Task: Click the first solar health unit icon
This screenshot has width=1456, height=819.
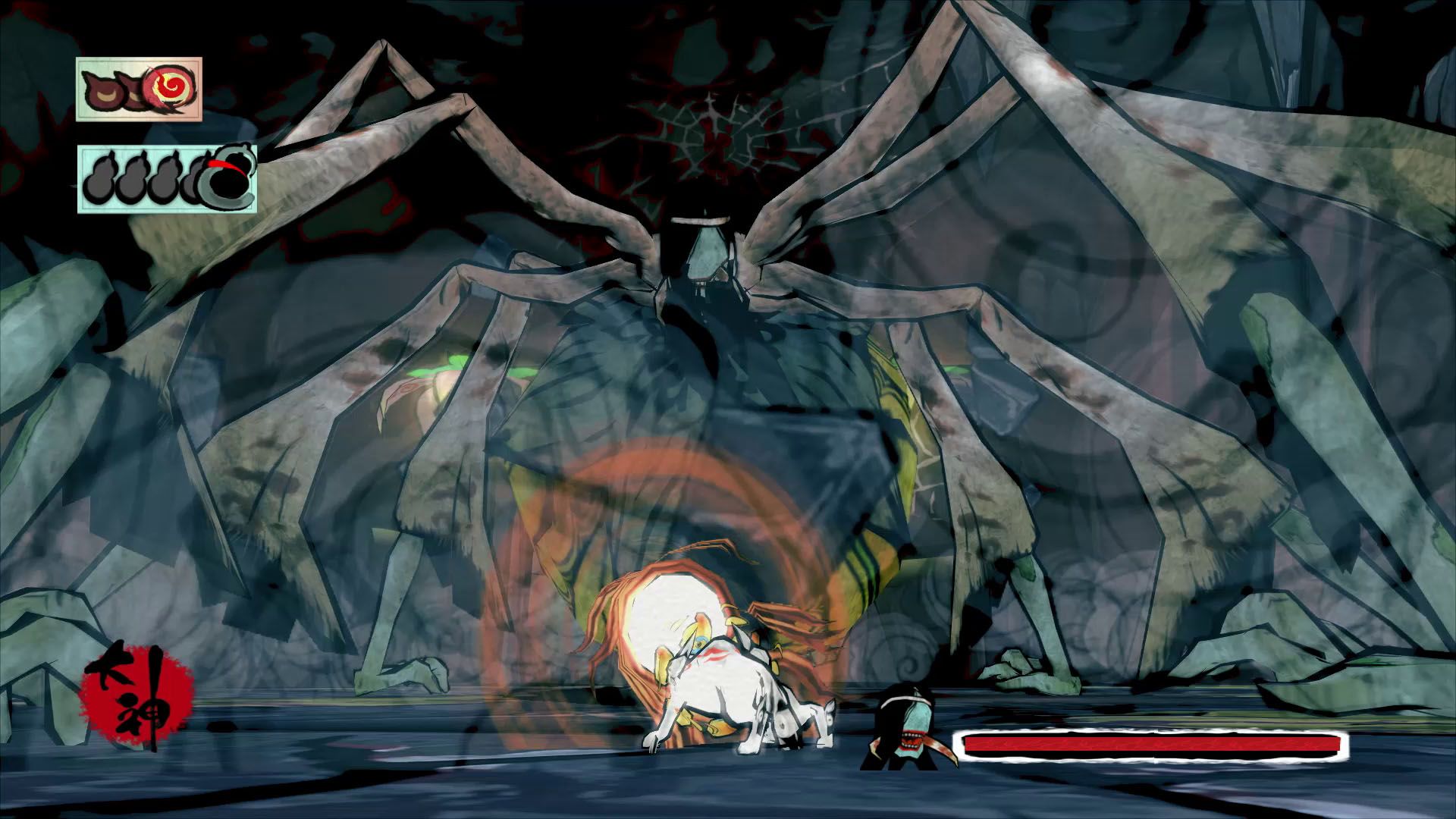Action: point(101,90)
